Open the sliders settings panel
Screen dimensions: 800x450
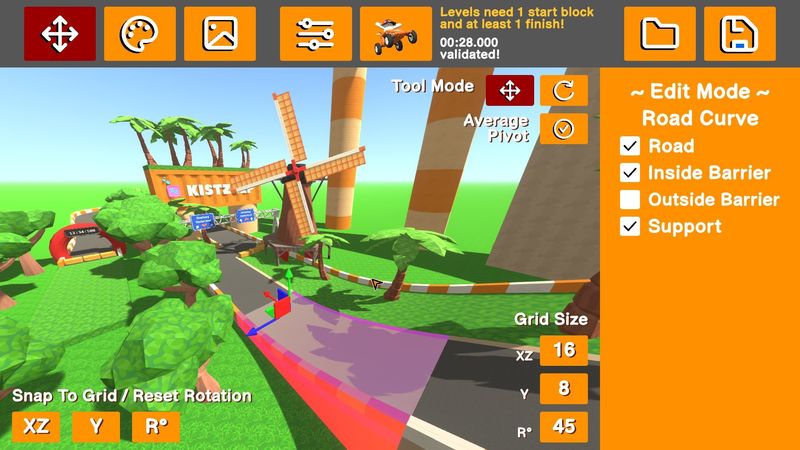(316, 34)
